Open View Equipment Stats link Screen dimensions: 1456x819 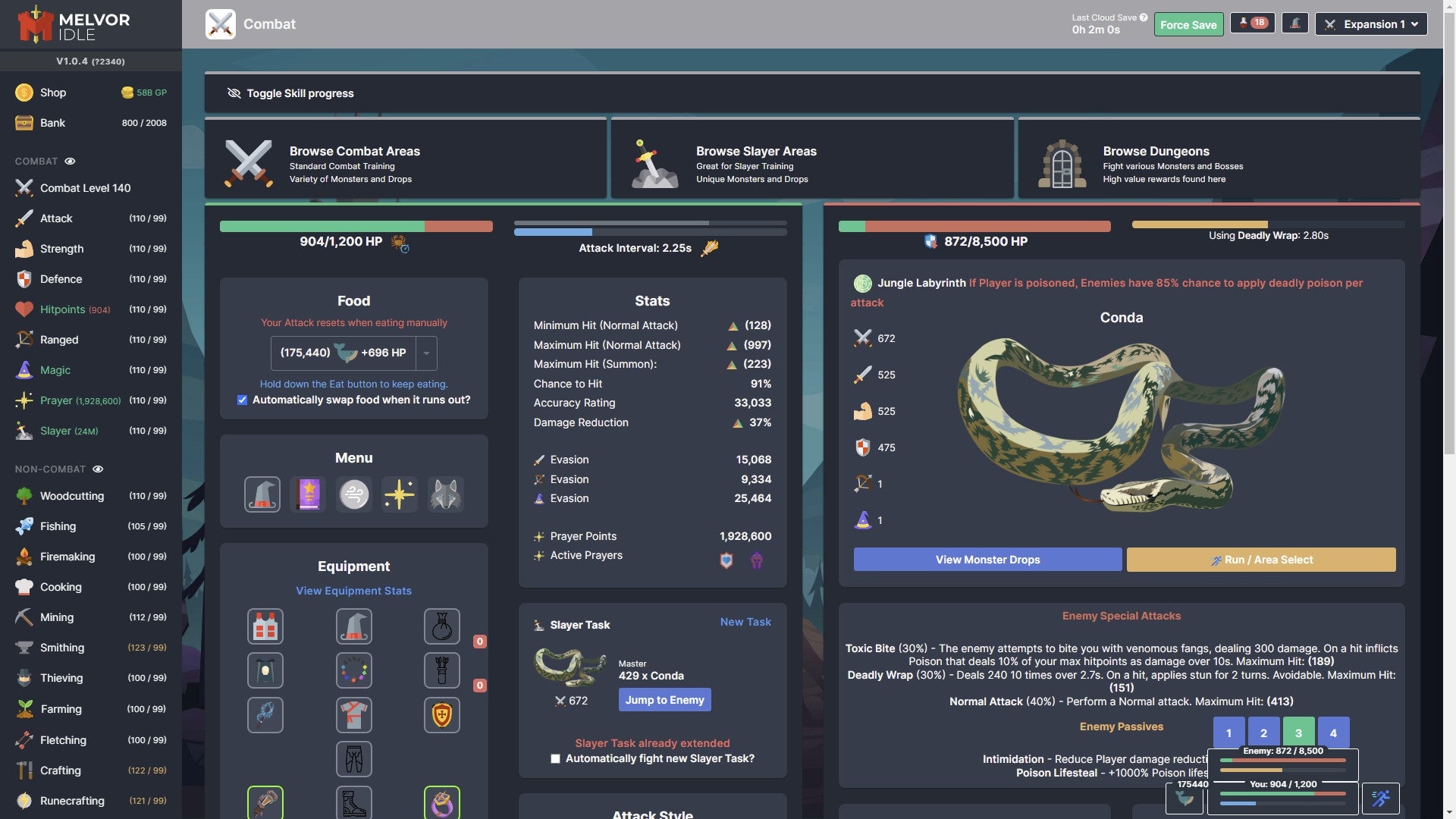[x=353, y=590]
